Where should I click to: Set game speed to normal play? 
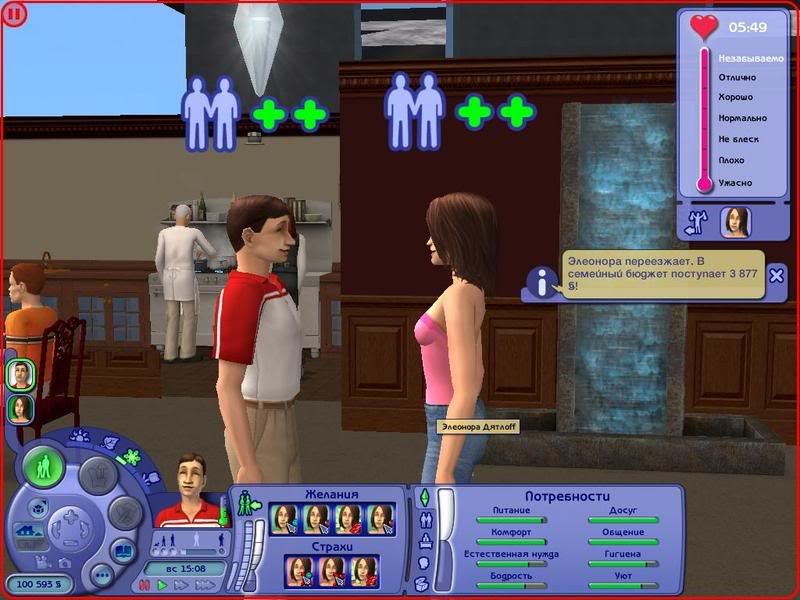tap(162, 584)
